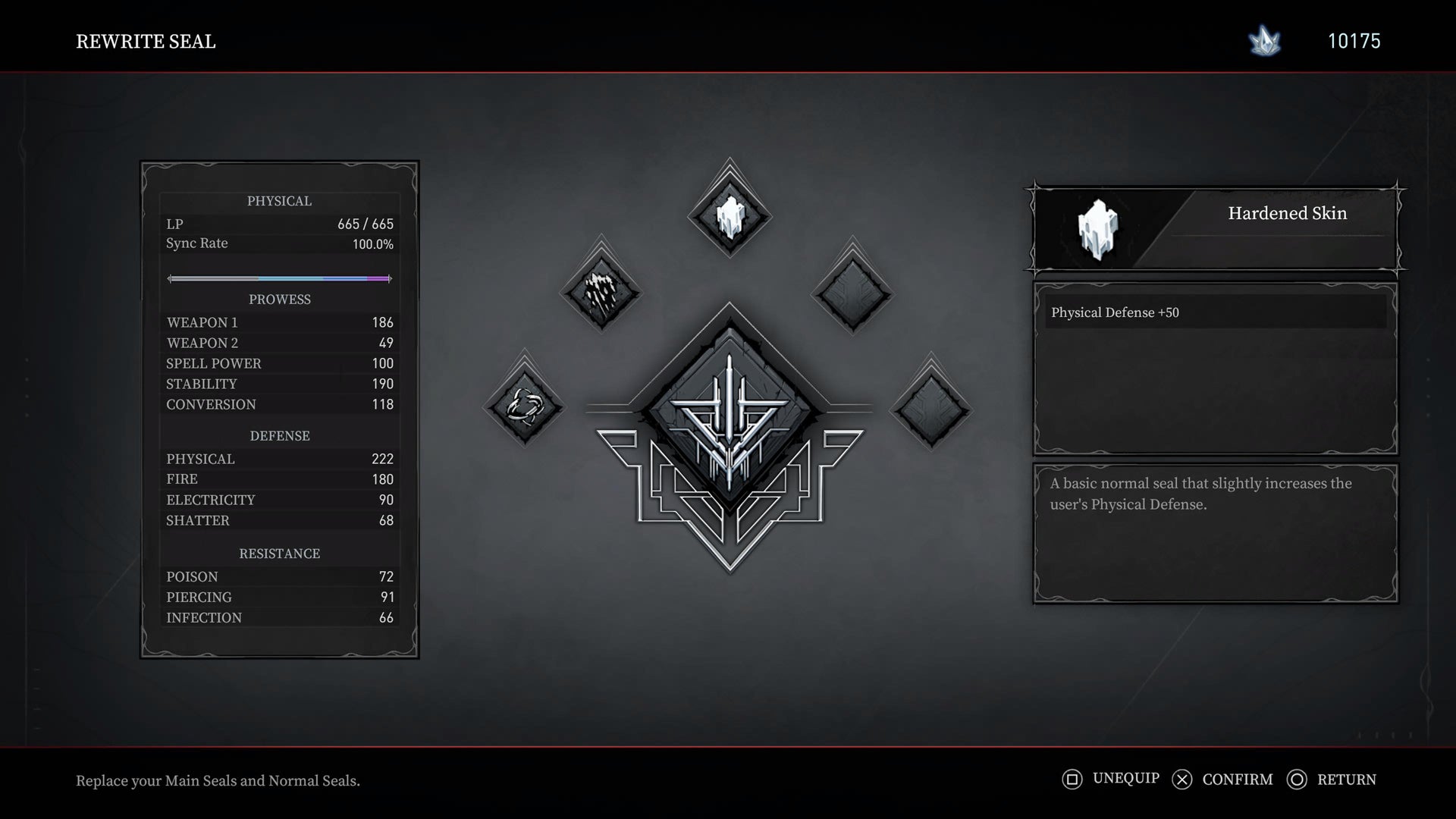The height and width of the screenshot is (819, 1456).
Task: Click the PHYSICAL section header in stats panel
Action: [x=279, y=201]
